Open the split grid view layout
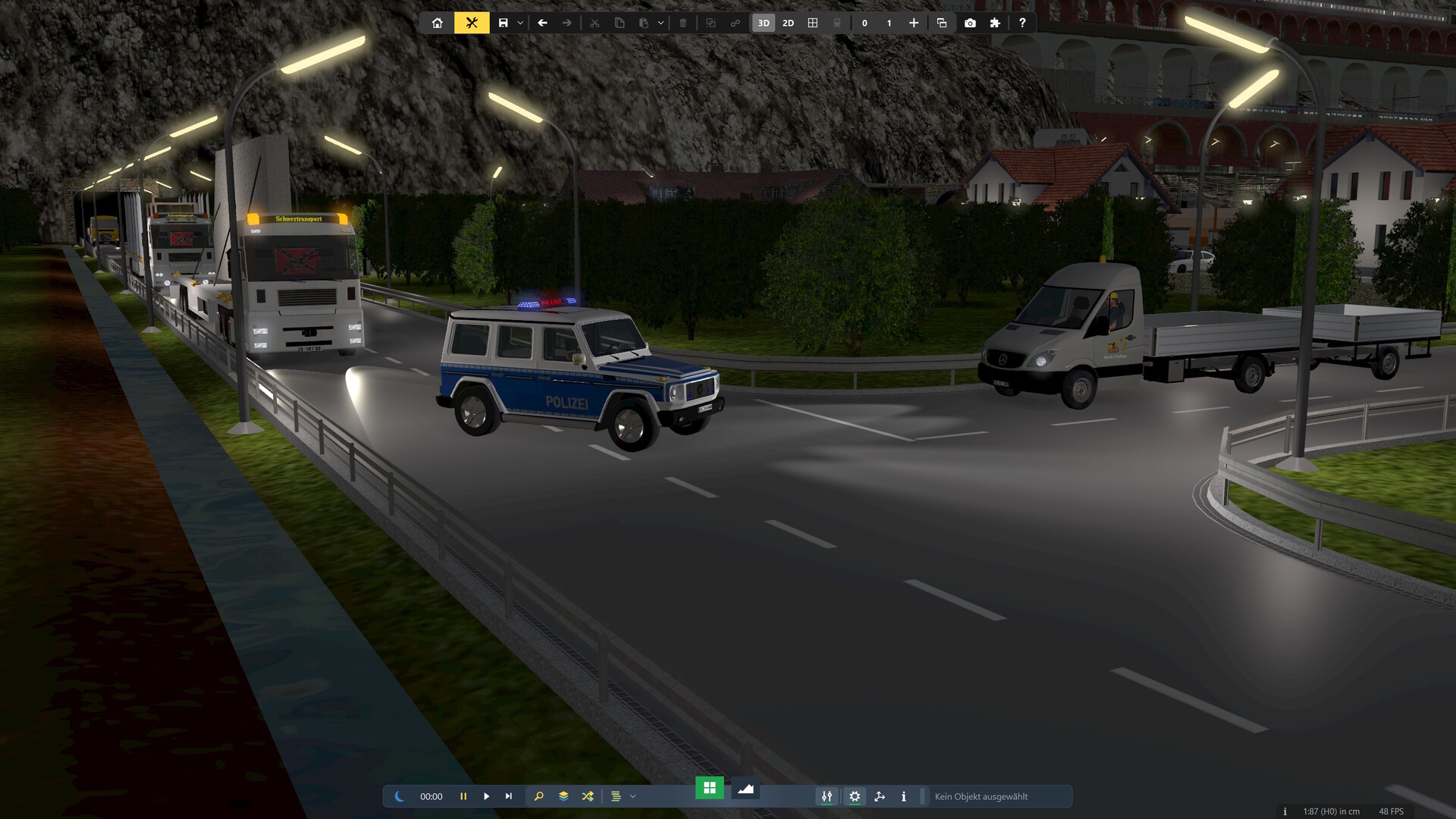1456x819 pixels. tap(813, 23)
